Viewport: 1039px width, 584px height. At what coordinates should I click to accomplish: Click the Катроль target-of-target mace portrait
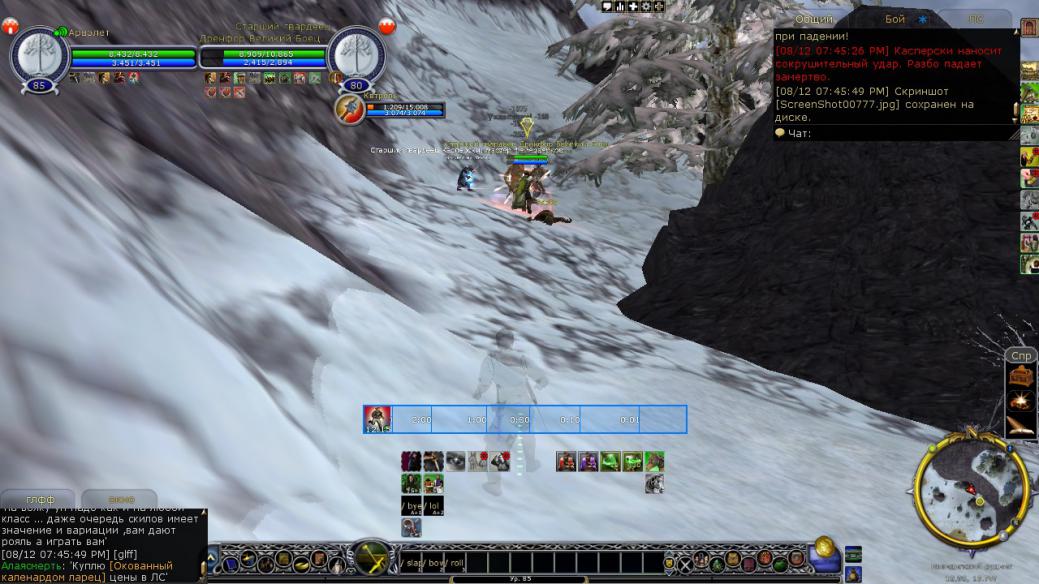(350, 109)
